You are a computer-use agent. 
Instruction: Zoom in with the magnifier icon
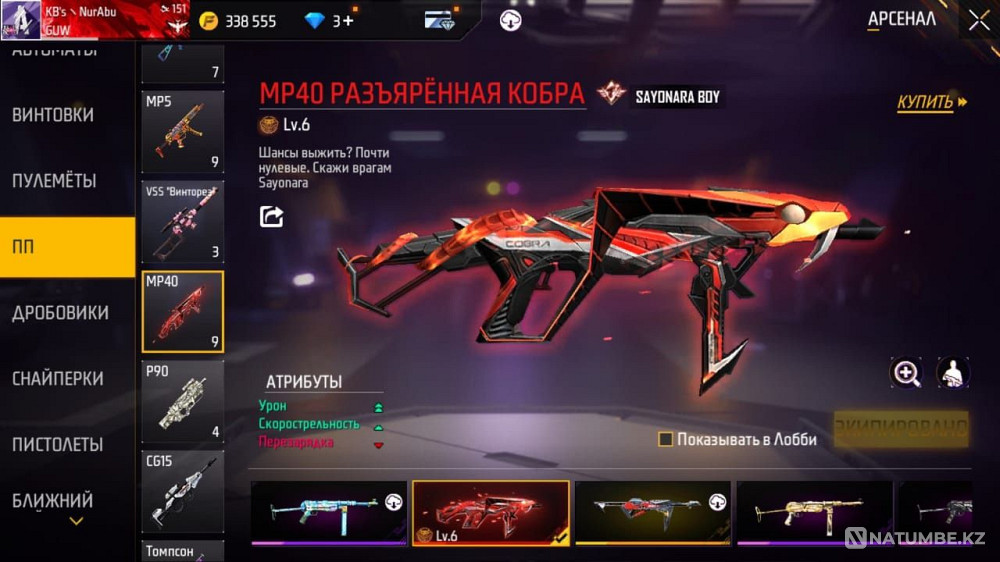click(x=906, y=373)
